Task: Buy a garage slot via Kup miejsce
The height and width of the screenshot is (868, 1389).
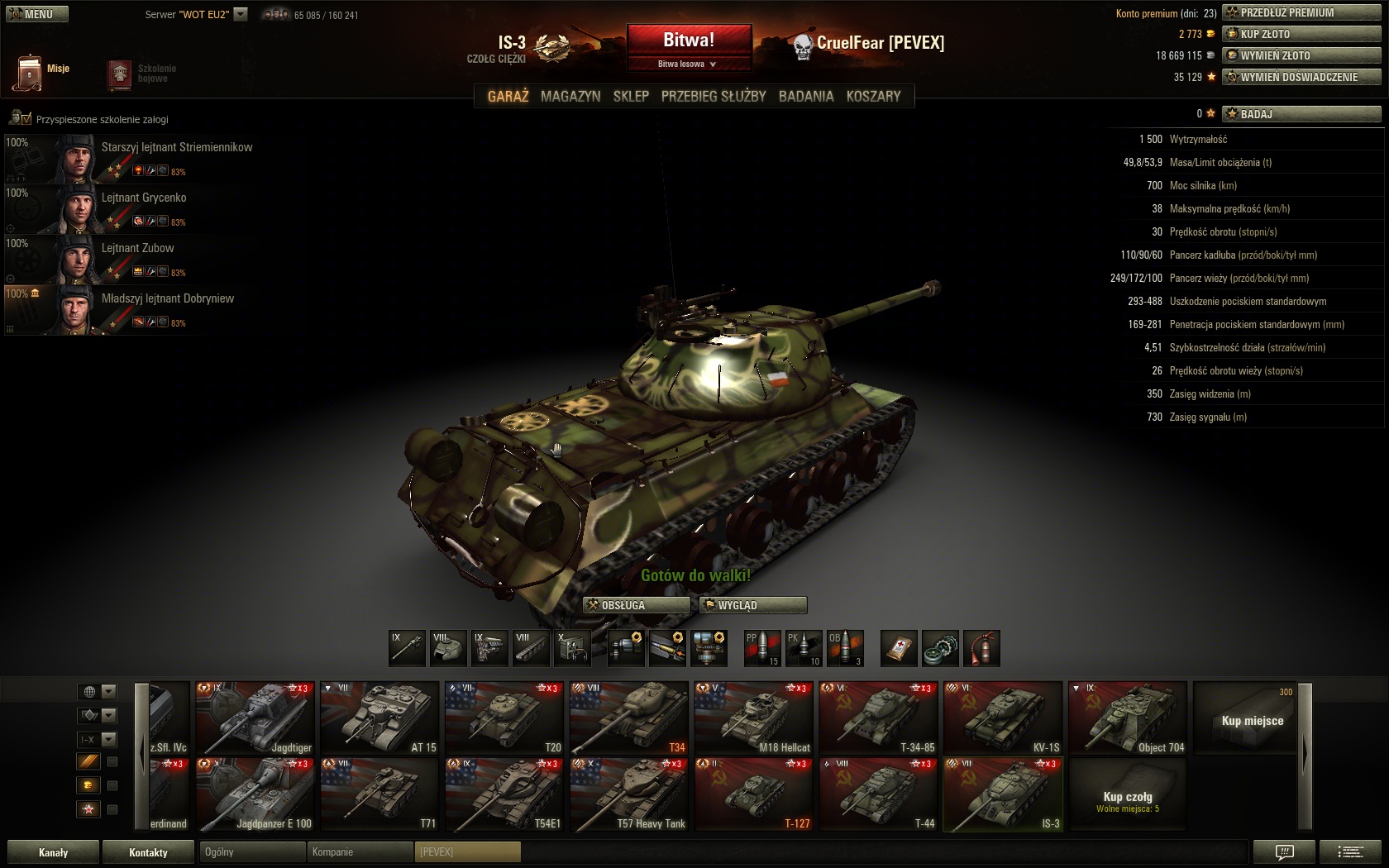Action: [x=1252, y=719]
